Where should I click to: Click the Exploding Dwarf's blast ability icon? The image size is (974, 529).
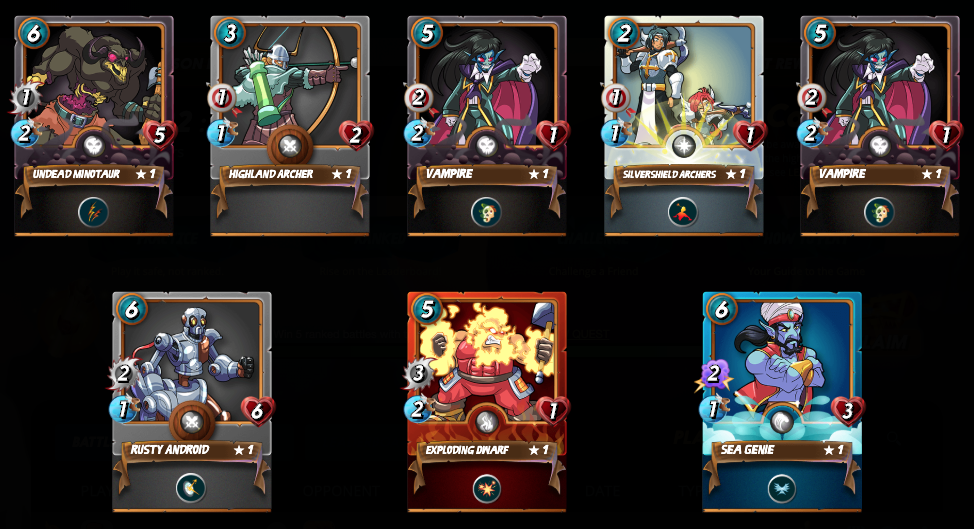coord(486,488)
